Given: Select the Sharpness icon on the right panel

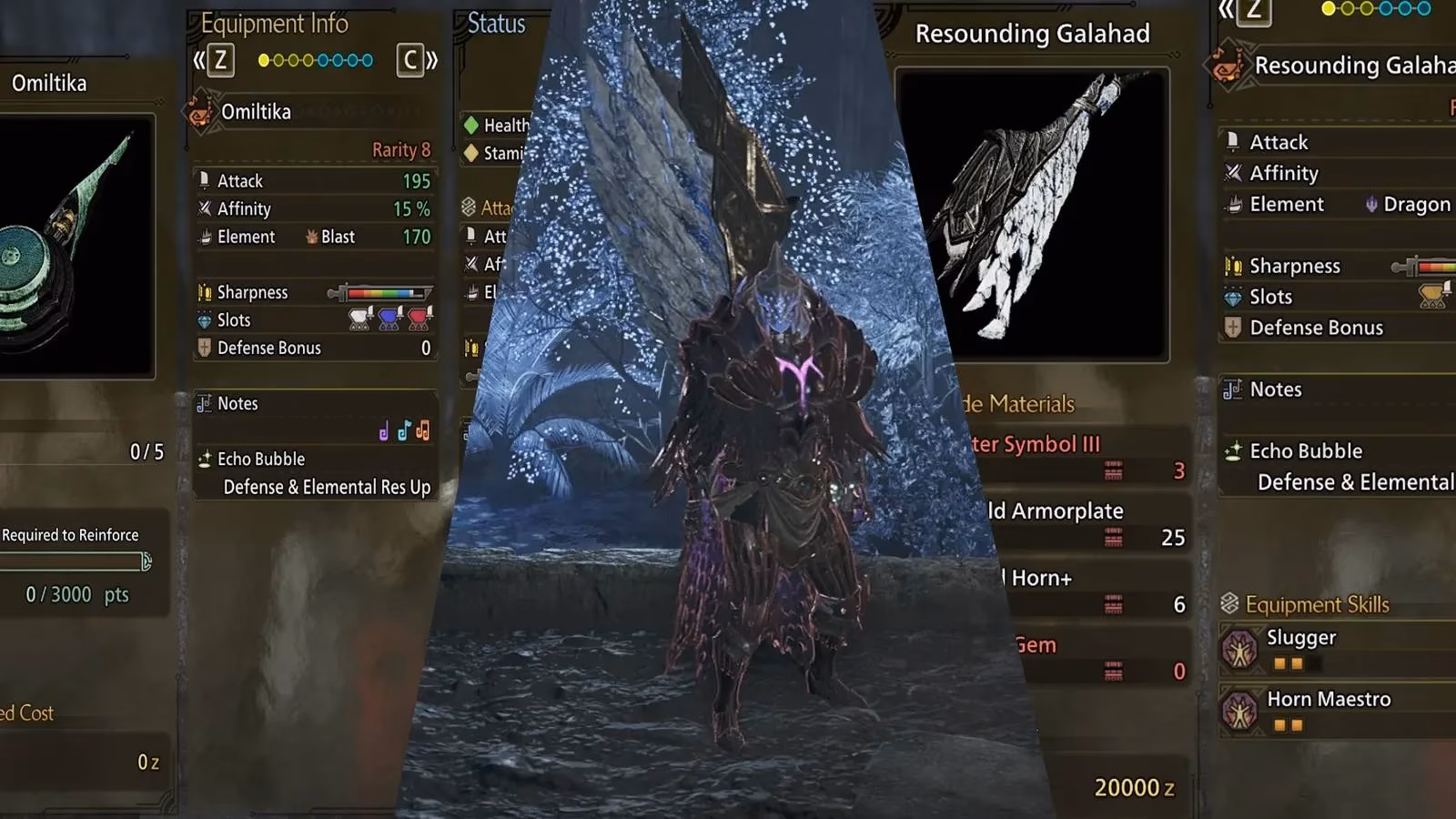Looking at the screenshot, I should coord(1234,266).
